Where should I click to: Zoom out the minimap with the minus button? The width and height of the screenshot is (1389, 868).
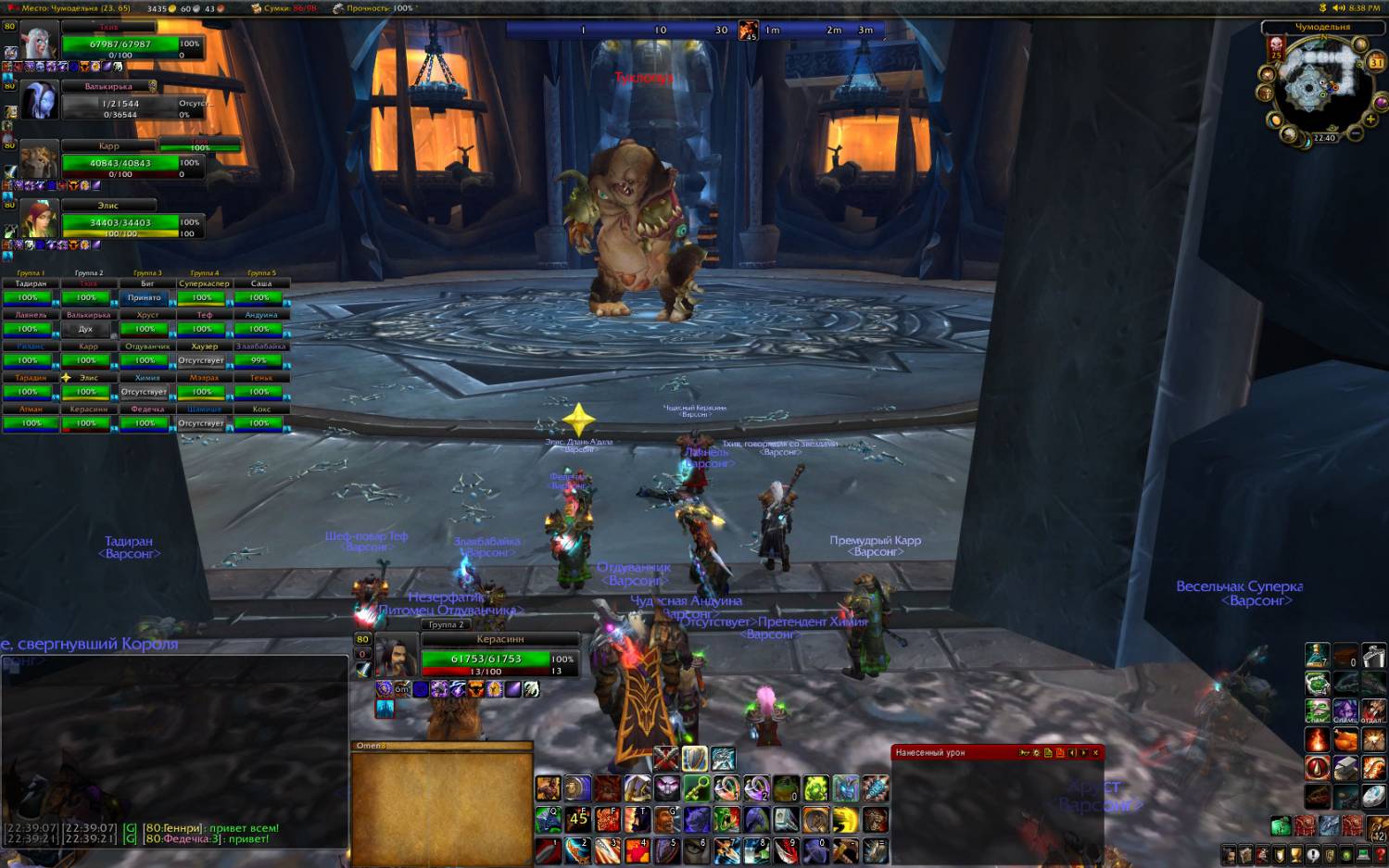[1356, 133]
